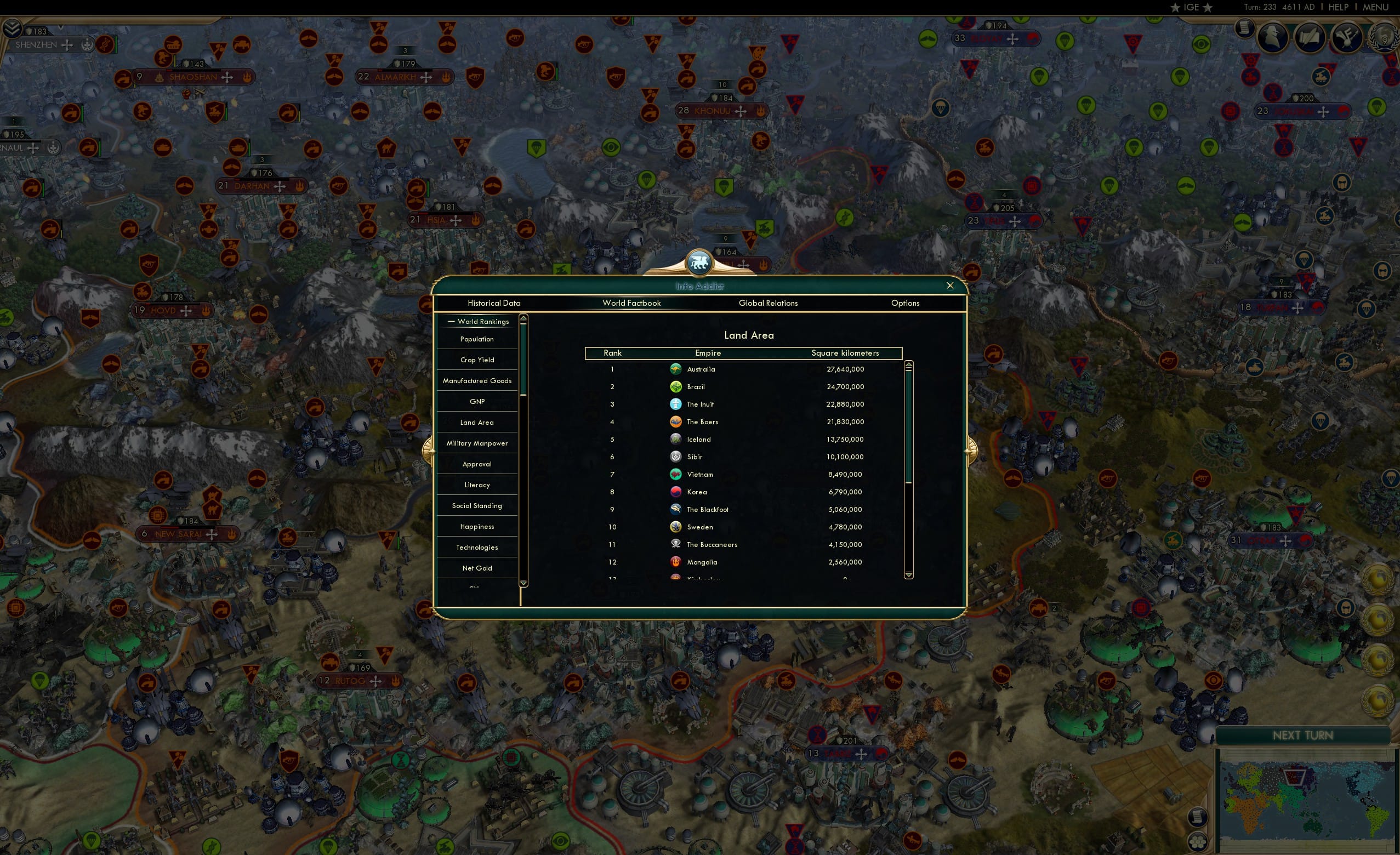Click Australia's kangaroo empire icon
The width and height of the screenshot is (1400, 855).
click(675, 369)
